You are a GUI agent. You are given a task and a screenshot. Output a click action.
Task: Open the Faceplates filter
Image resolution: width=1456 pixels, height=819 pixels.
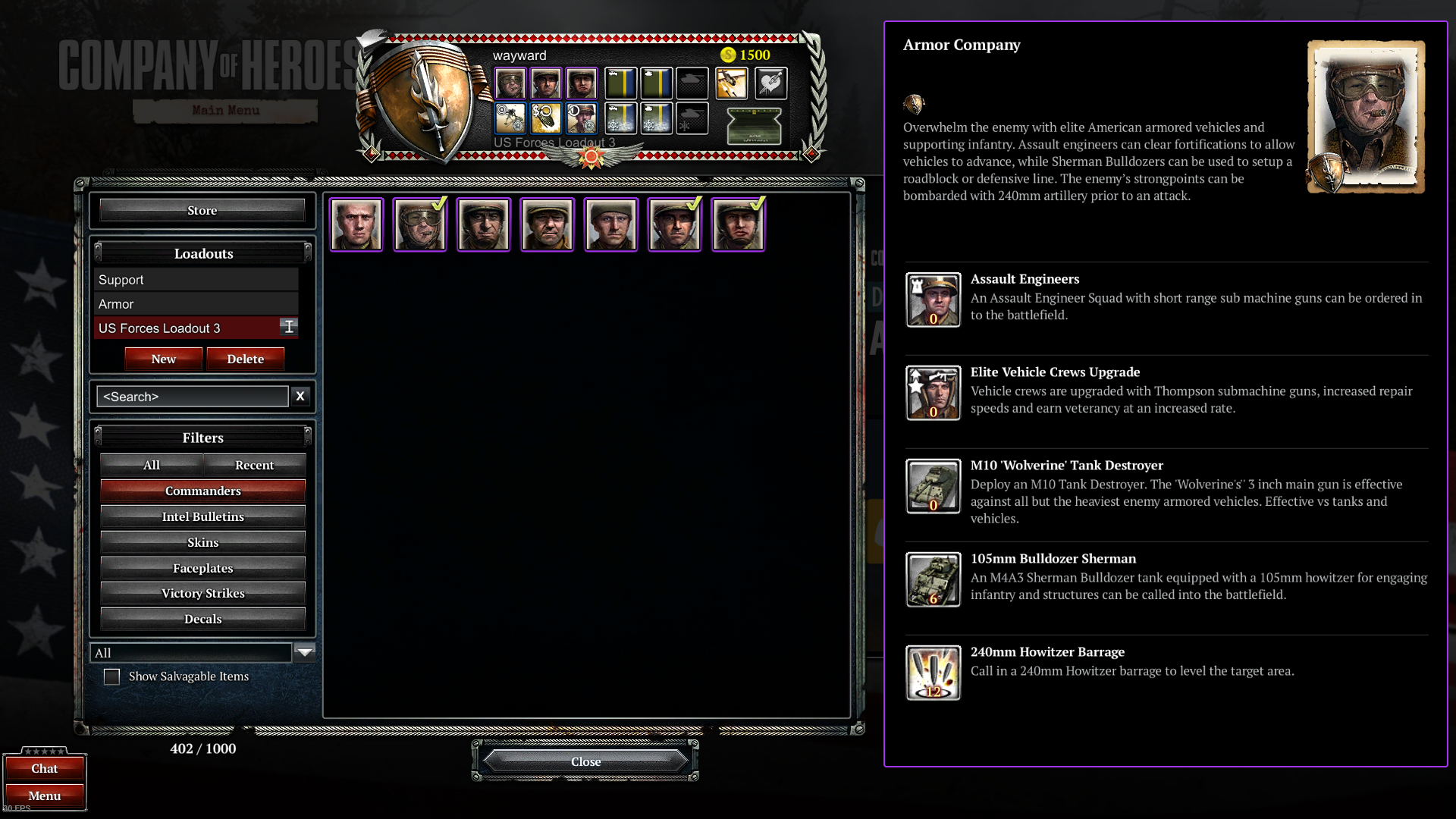pyautogui.click(x=202, y=568)
